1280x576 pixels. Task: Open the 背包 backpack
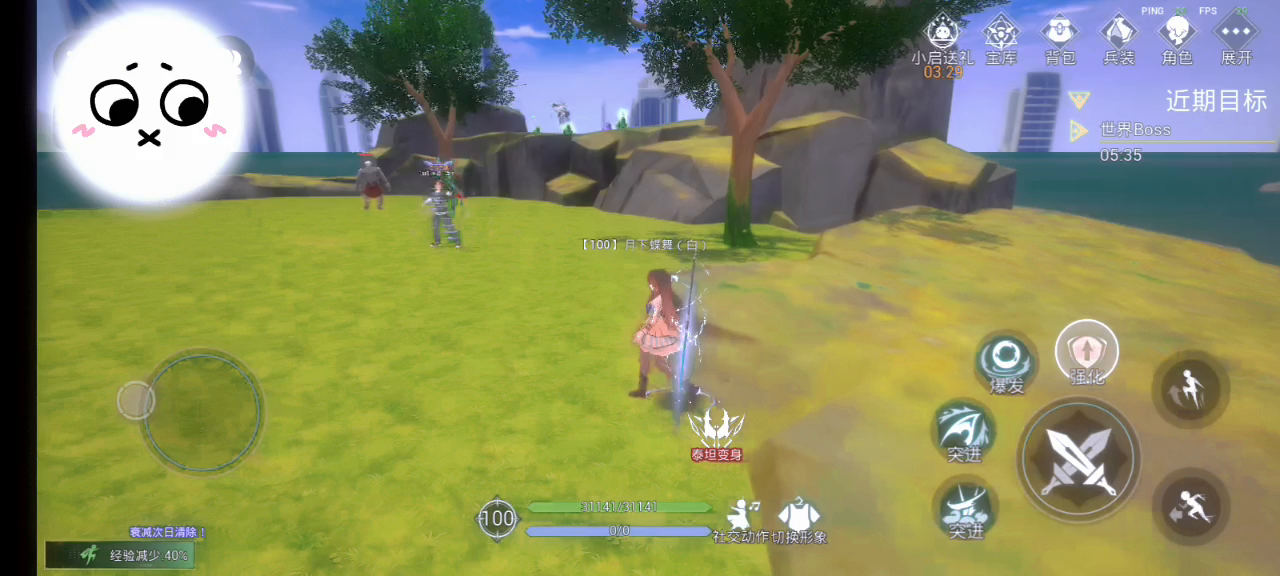point(1059,36)
